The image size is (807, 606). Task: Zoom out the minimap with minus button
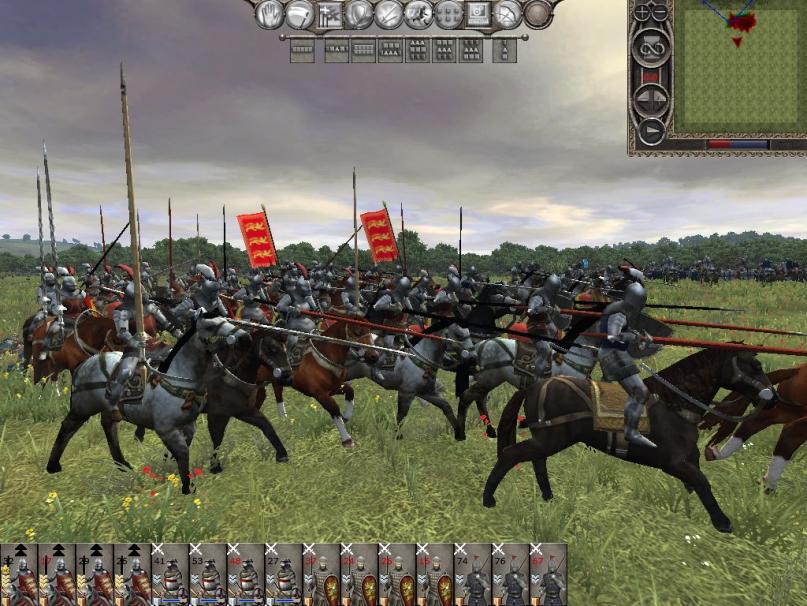tap(660, 13)
